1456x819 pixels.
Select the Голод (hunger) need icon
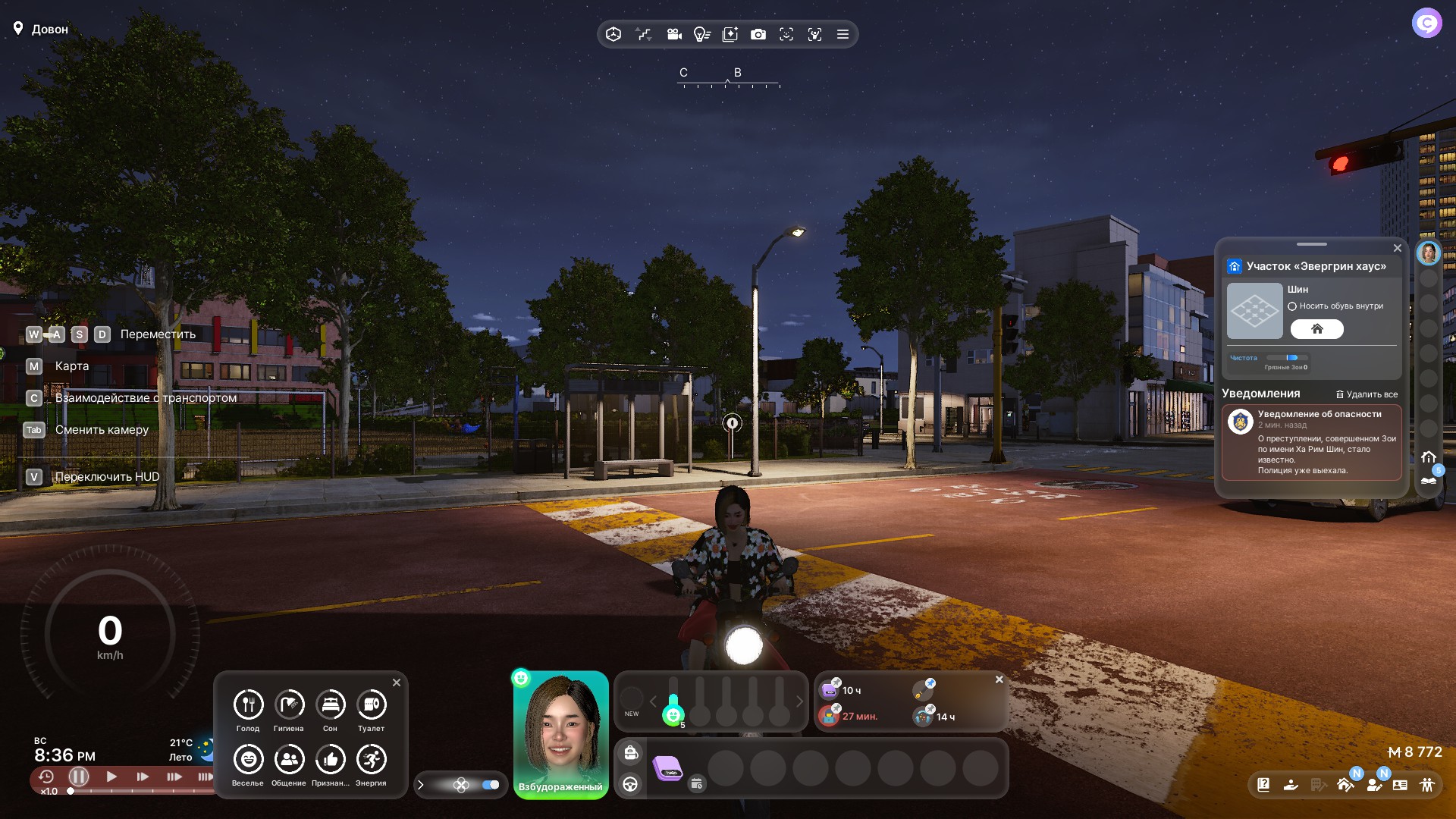[248, 704]
